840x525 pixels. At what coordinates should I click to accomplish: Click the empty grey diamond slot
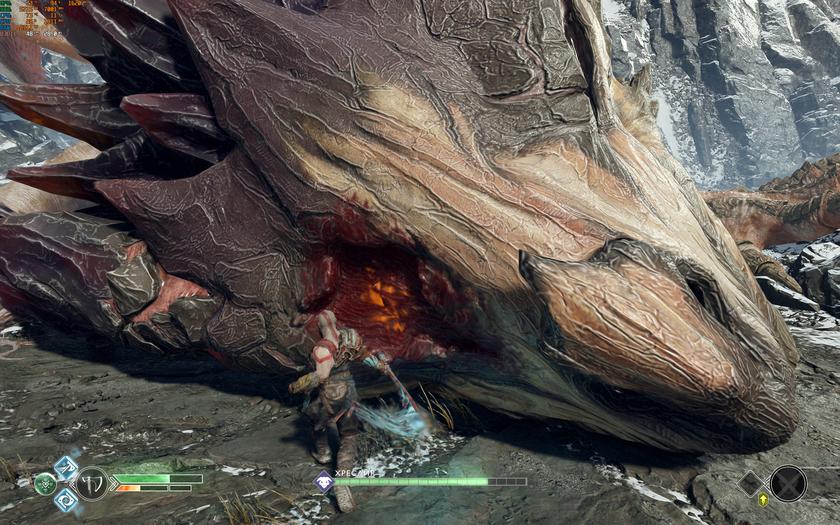tap(751, 483)
